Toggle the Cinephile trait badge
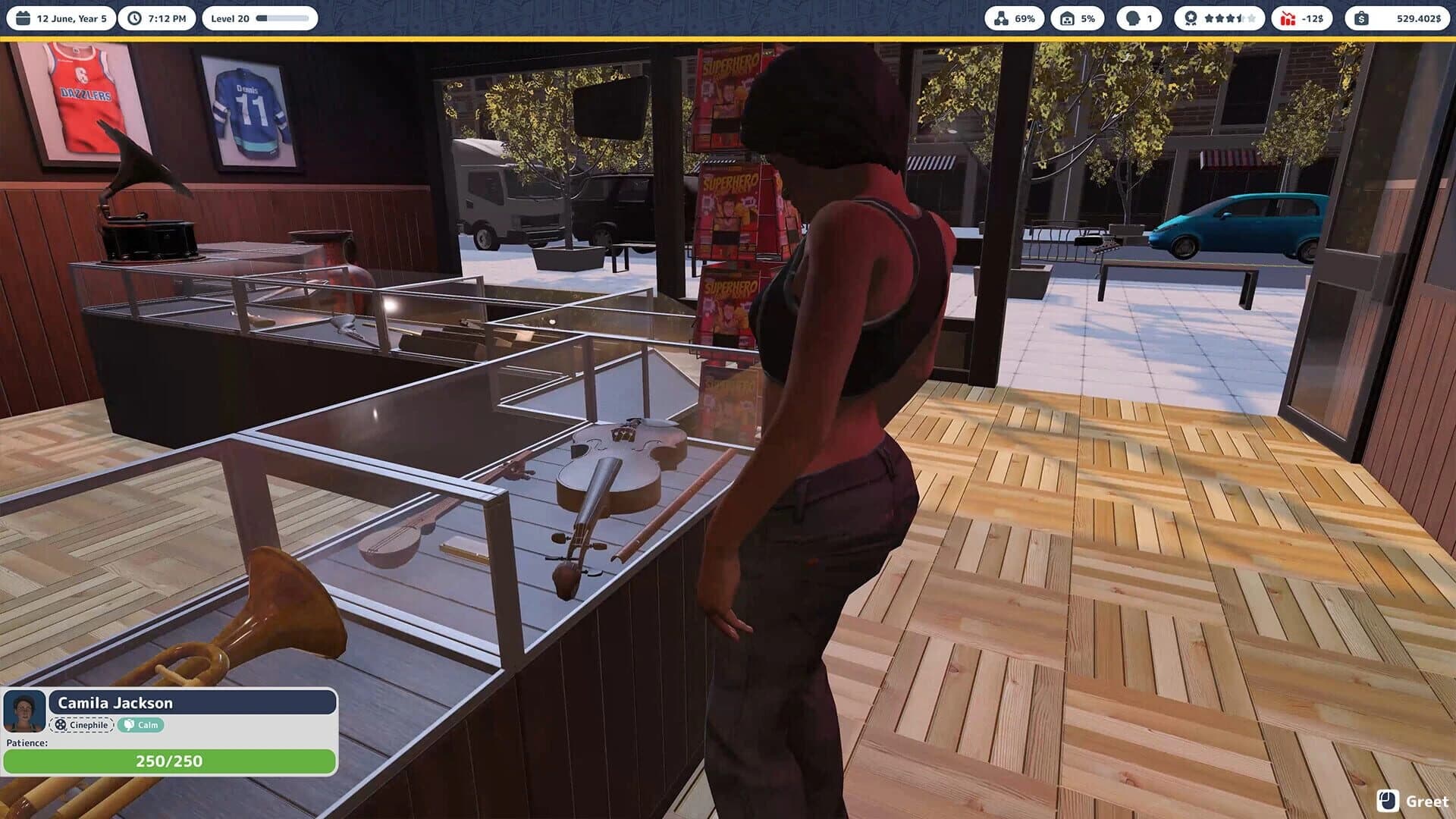The width and height of the screenshot is (1456, 819). tap(82, 725)
